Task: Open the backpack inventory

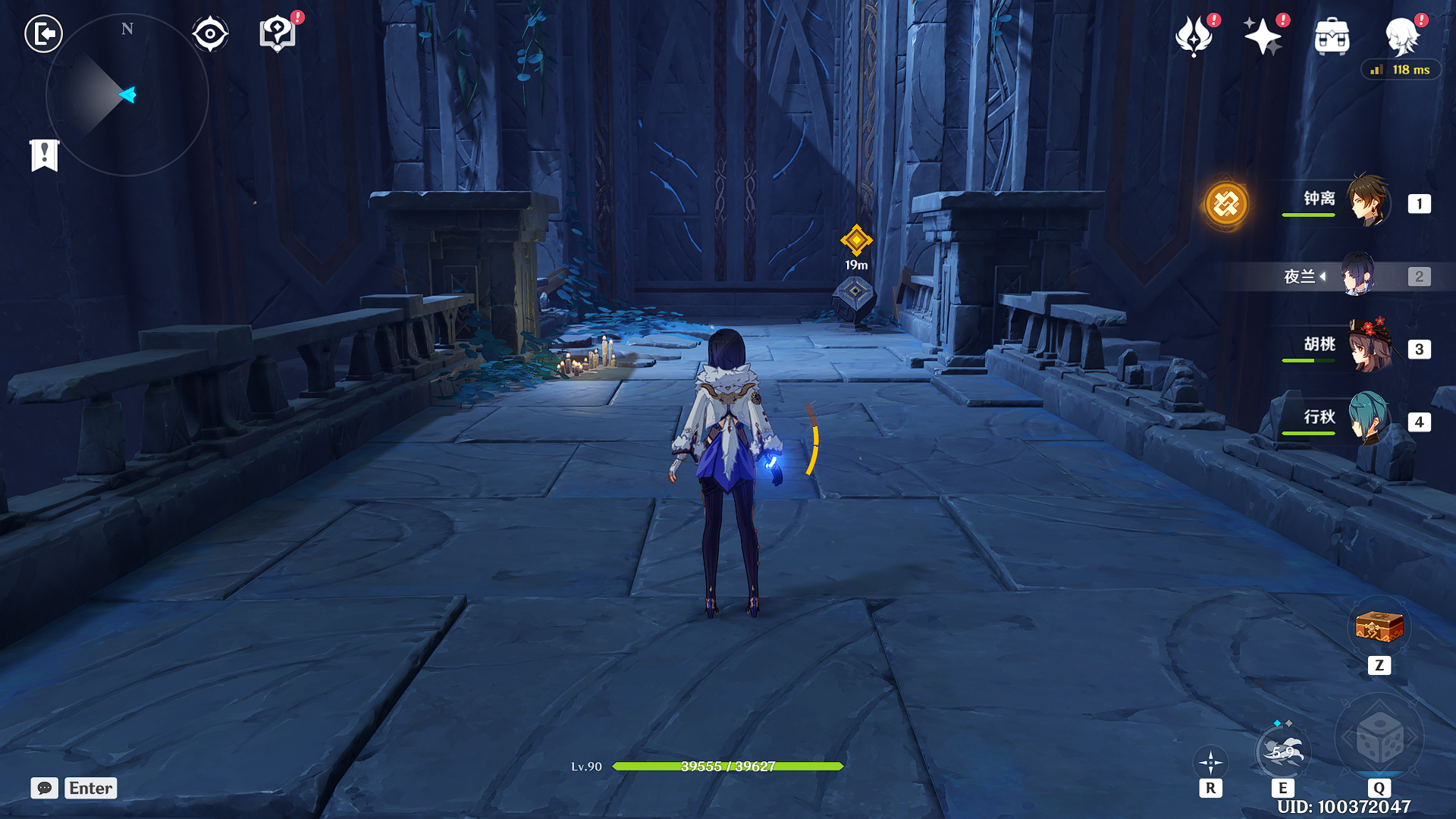Action: [1332, 36]
